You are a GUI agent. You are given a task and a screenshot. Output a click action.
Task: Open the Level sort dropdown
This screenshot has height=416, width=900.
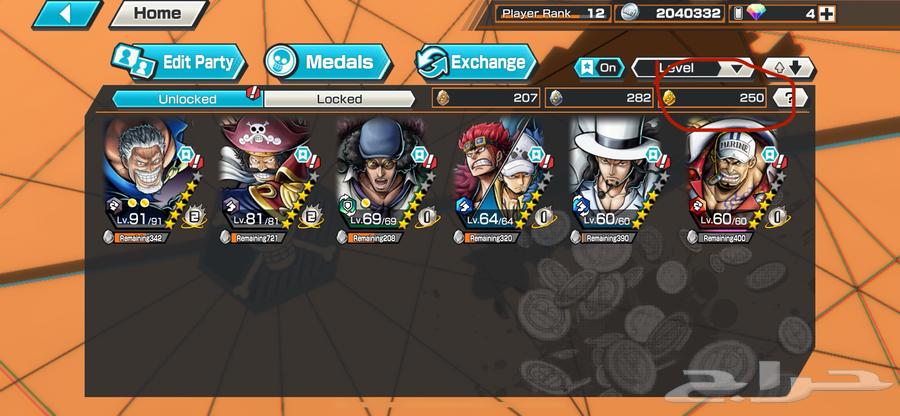pyautogui.click(x=692, y=68)
